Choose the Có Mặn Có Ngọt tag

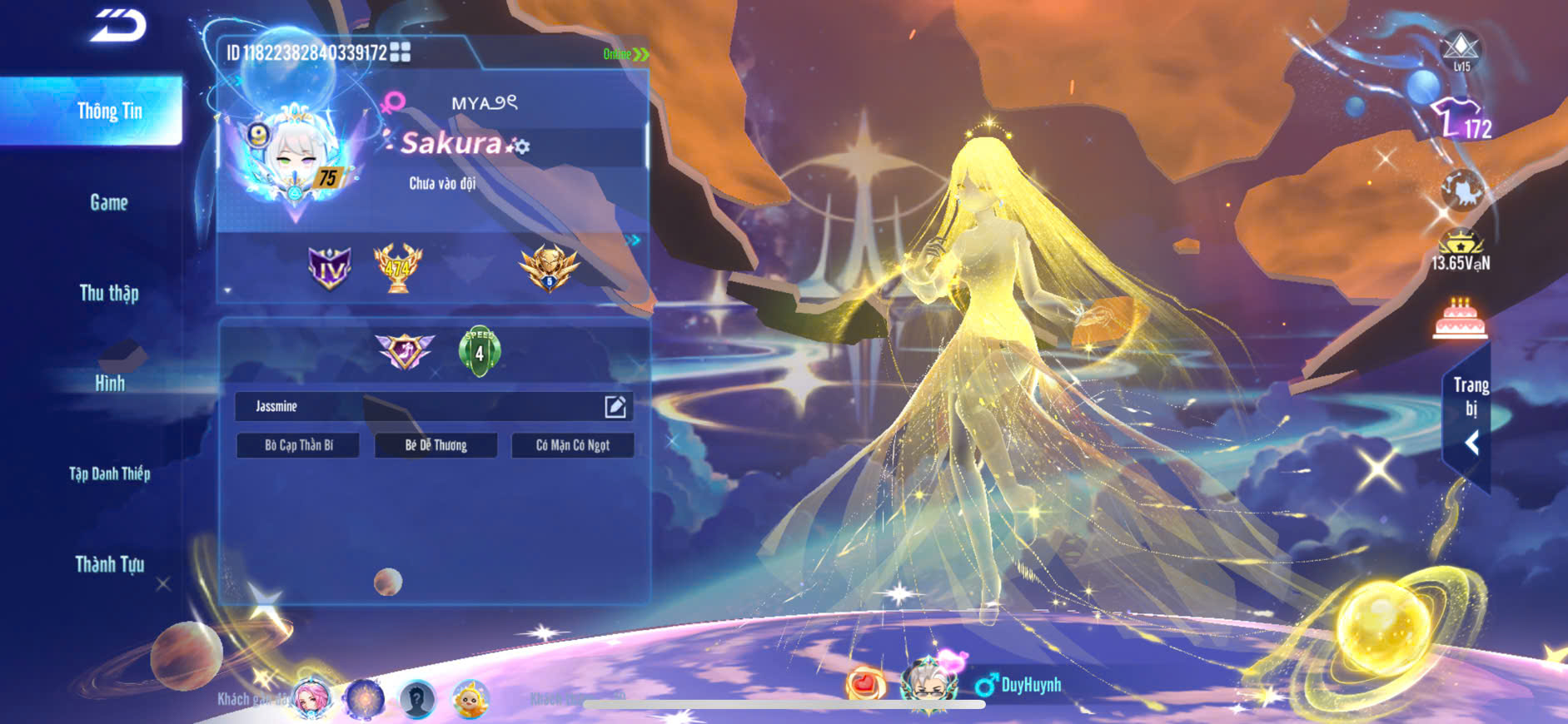pos(573,445)
